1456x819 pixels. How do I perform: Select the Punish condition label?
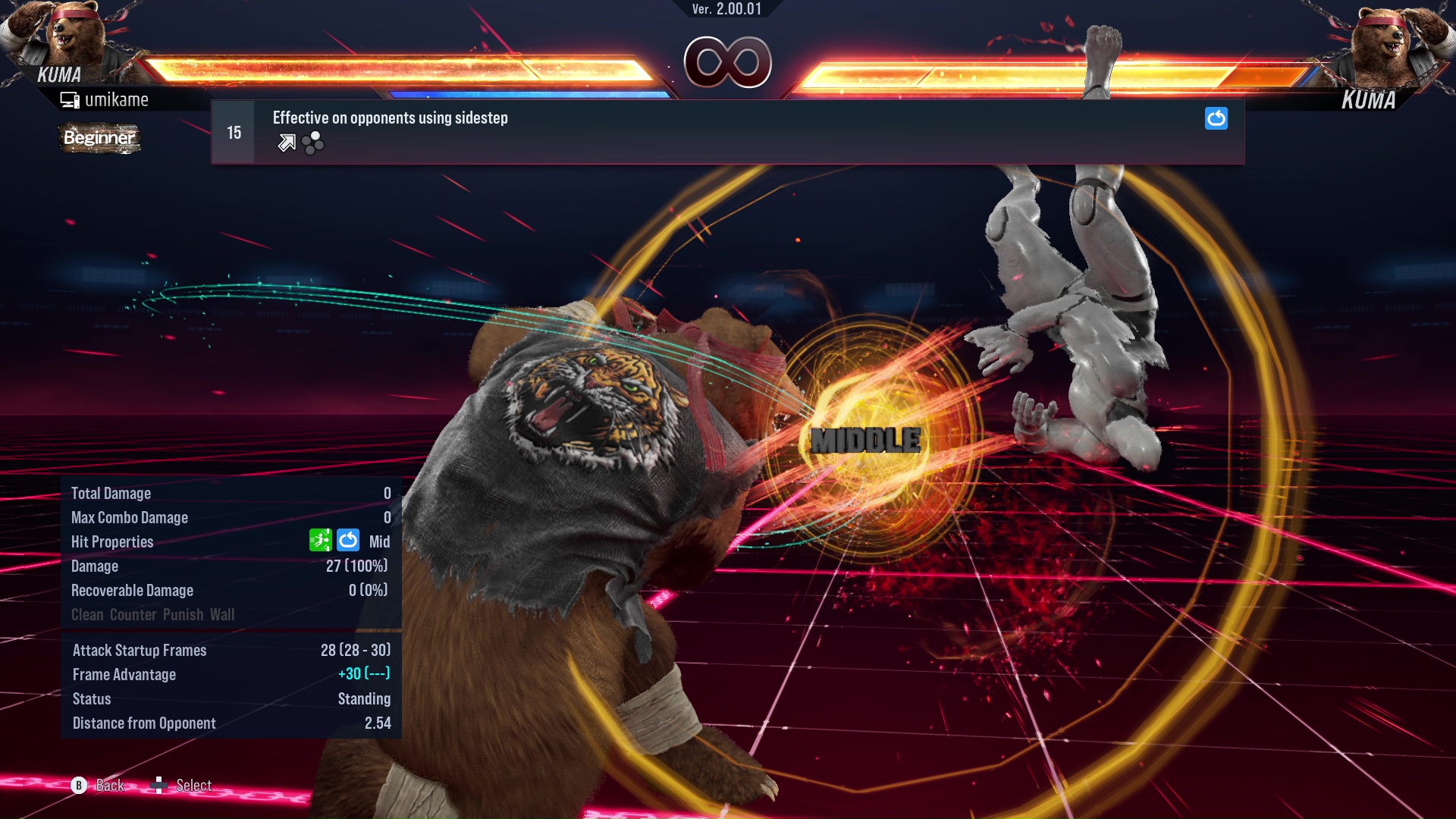(x=184, y=614)
